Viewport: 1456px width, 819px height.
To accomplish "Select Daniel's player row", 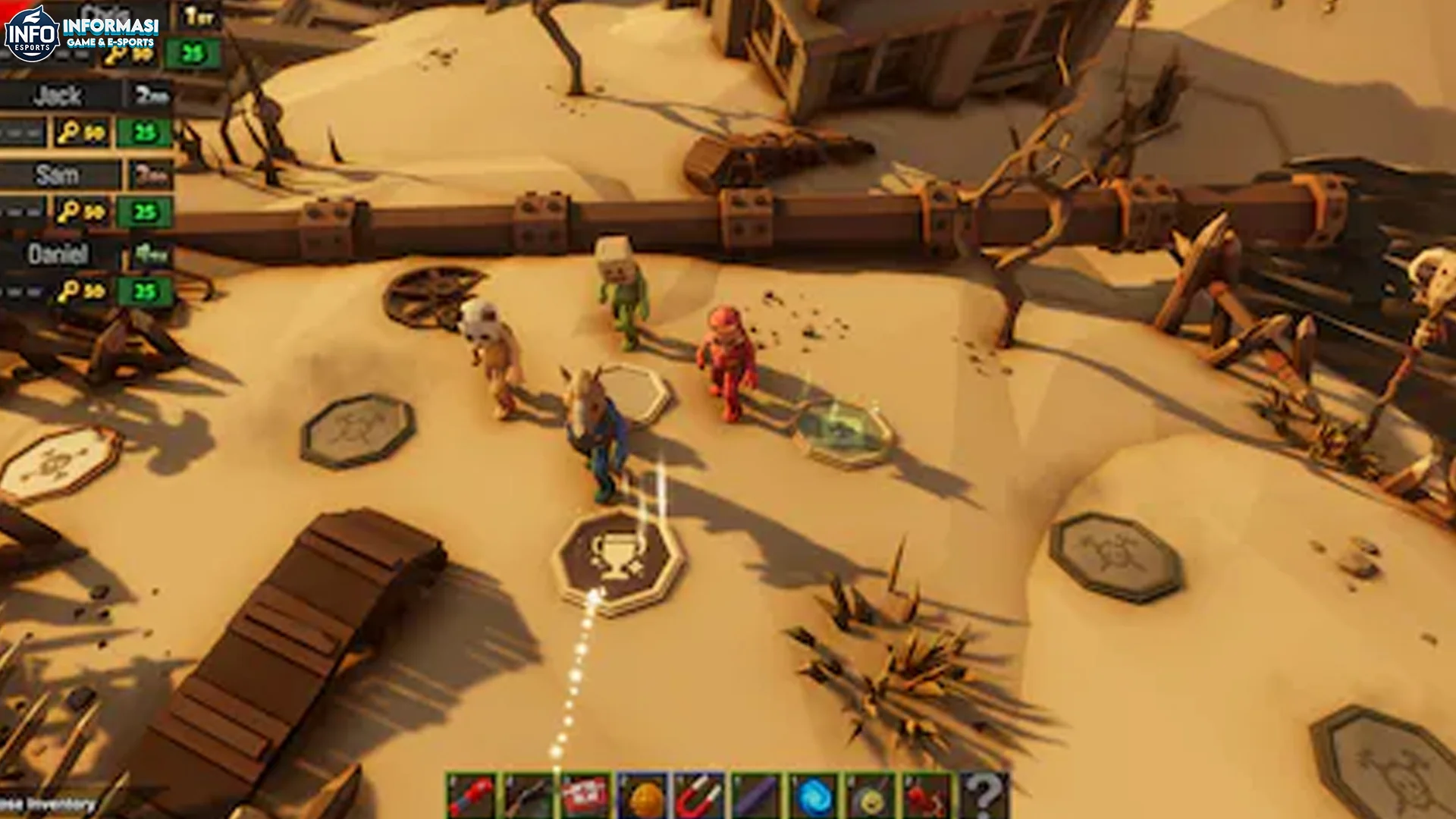I will pyautogui.click(x=59, y=254).
